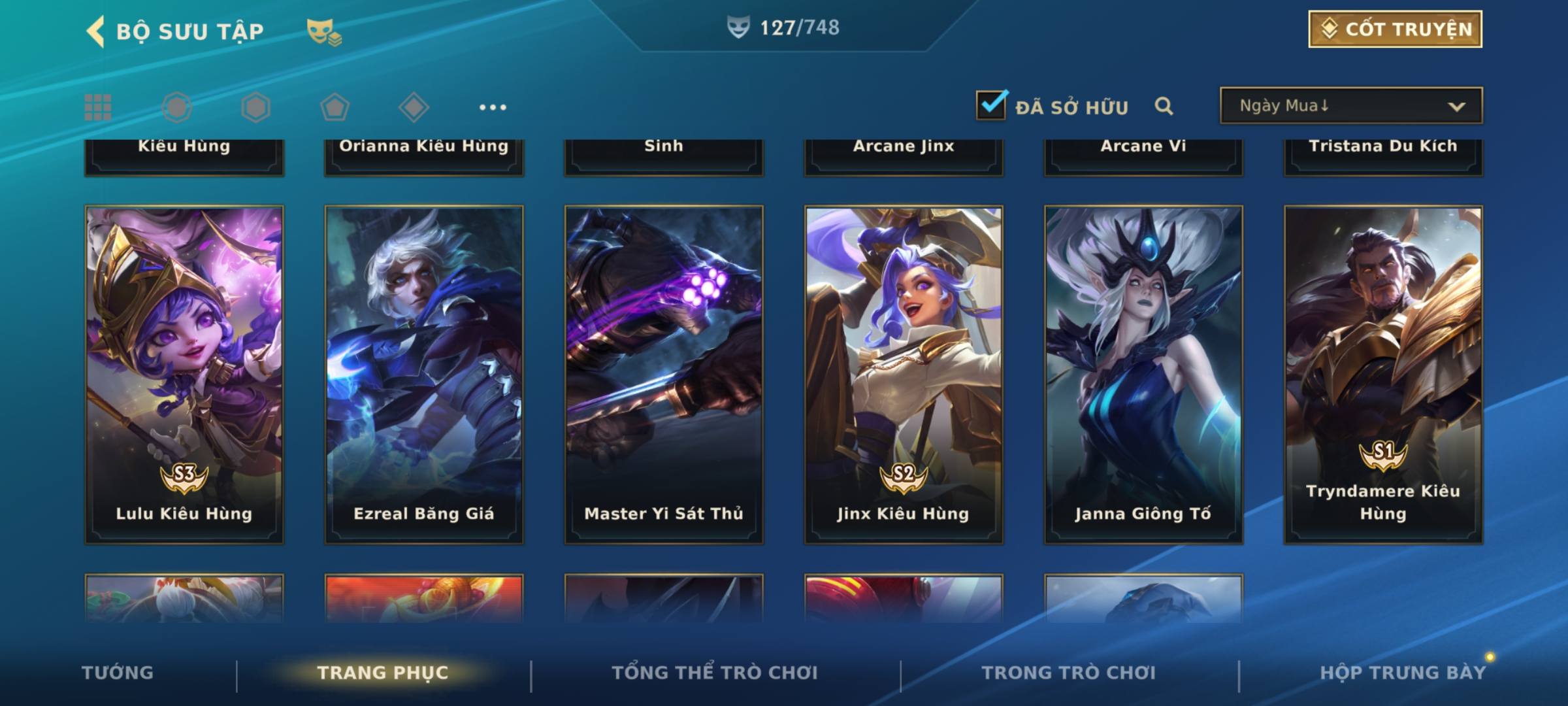Select the Lulu Kiêu Hùng skin card
This screenshot has height=706, width=1568.
tap(184, 374)
